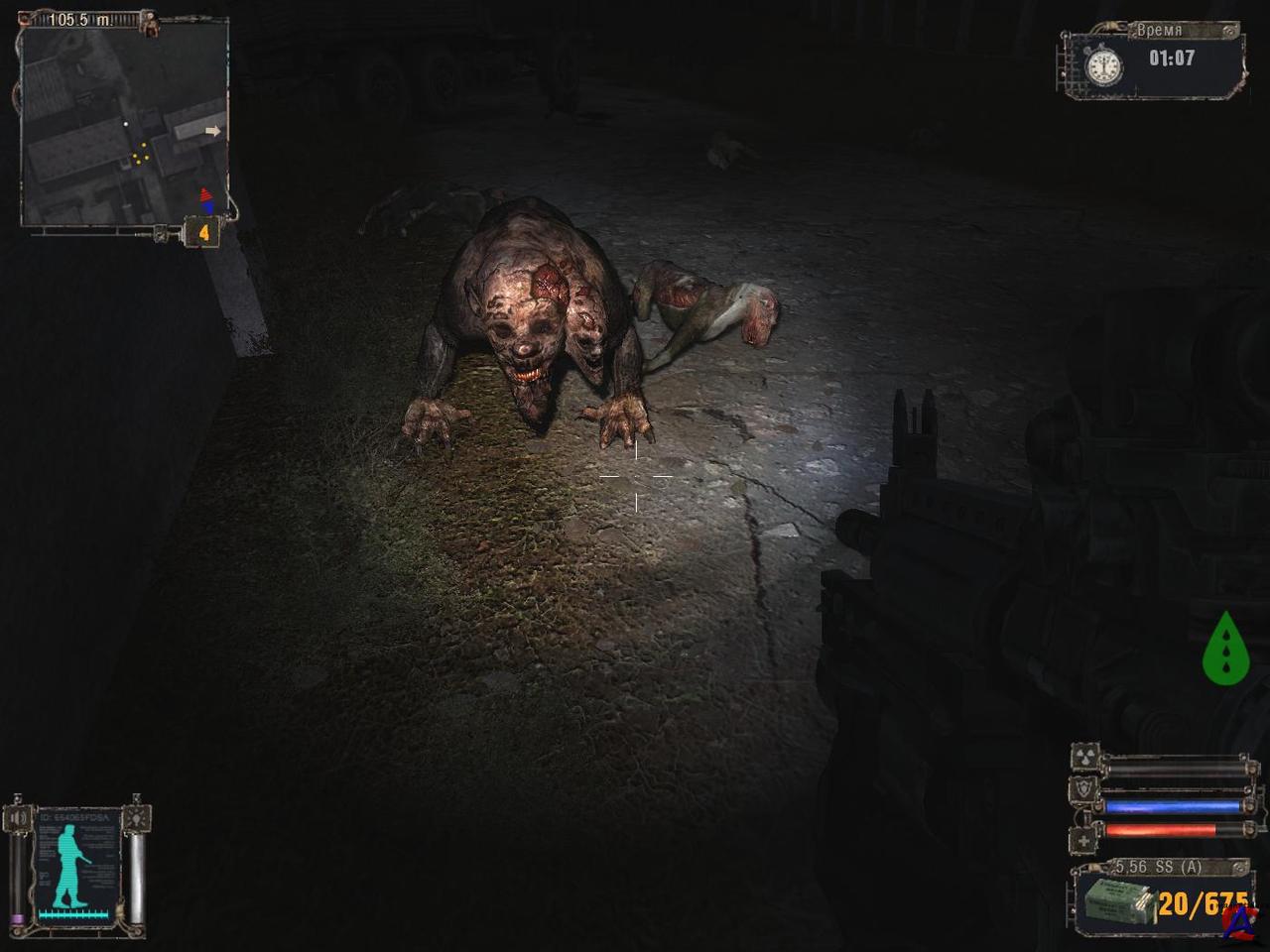Click the stopwatch icon beside the timer
The height and width of the screenshot is (952, 1270).
click(x=1103, y=65)
